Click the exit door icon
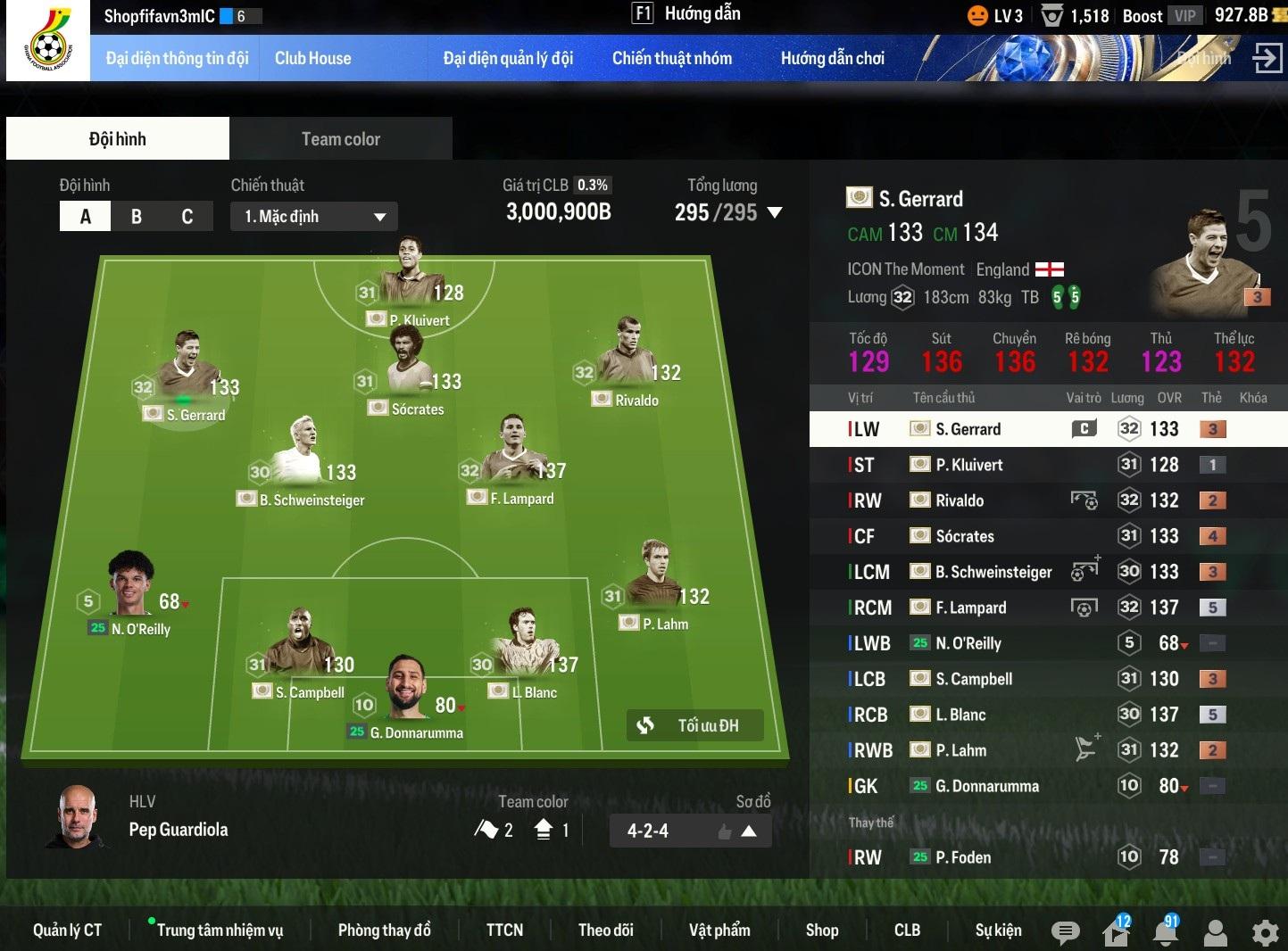The width and height of the screenshot is (1288, 951). click(x=1267, y=59)
